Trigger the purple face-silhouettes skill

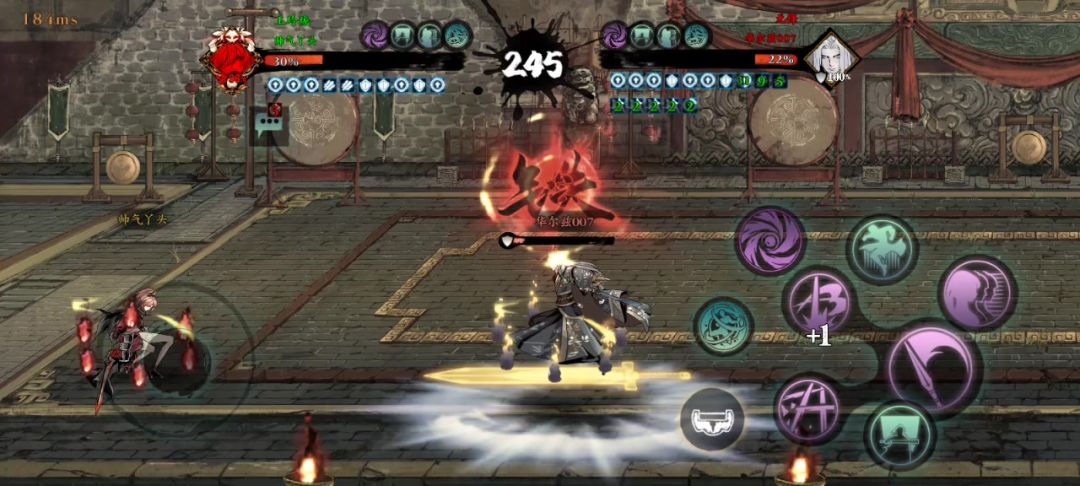tap(977, 294)
